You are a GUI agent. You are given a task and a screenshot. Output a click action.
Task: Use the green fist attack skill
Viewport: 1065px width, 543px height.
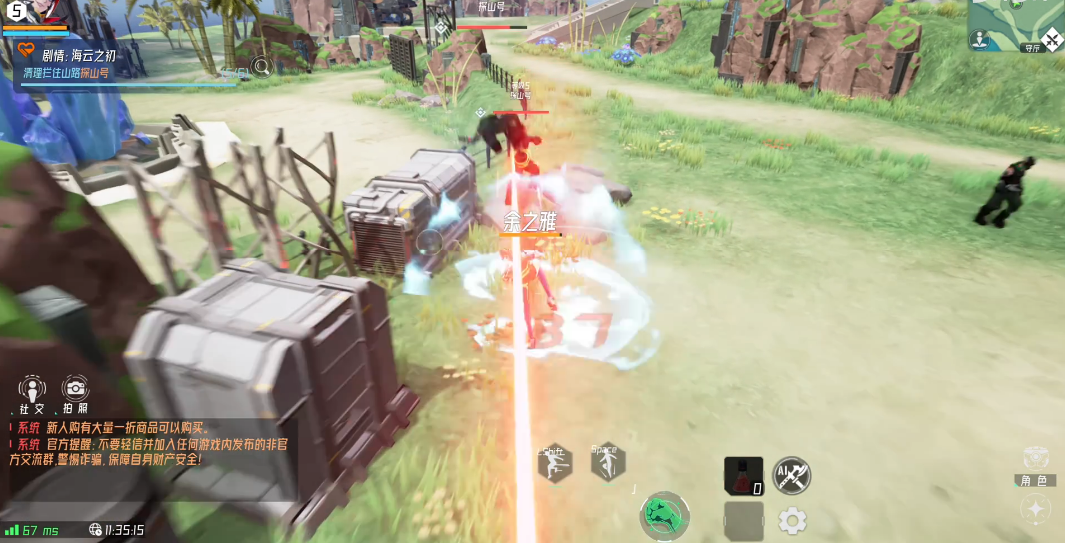[664, 516]
